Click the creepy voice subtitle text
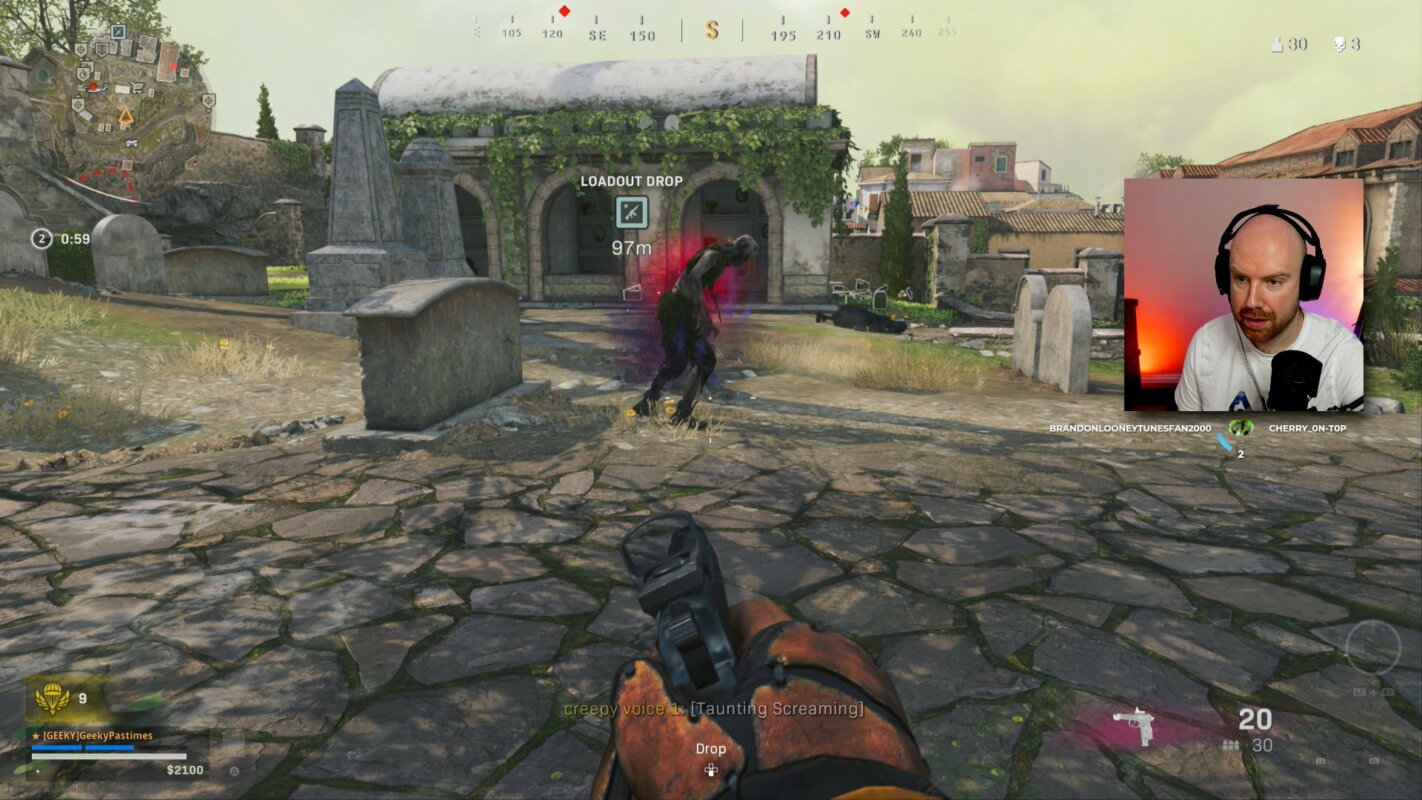 711,710
